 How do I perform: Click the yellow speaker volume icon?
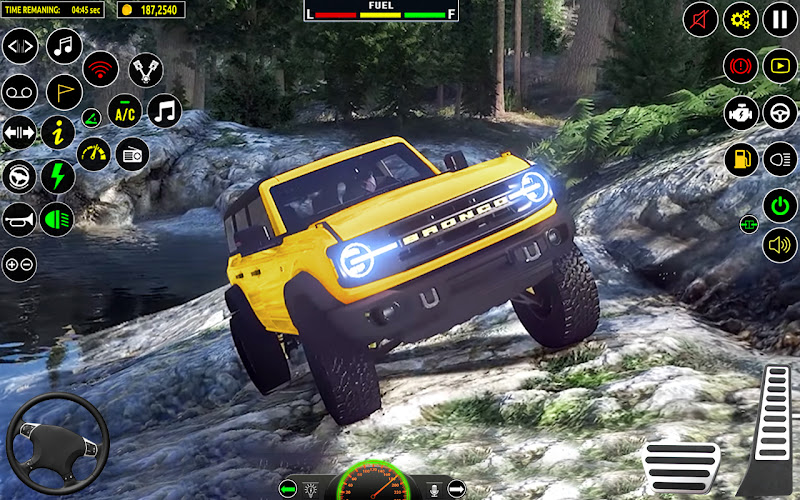click(780, 245)
